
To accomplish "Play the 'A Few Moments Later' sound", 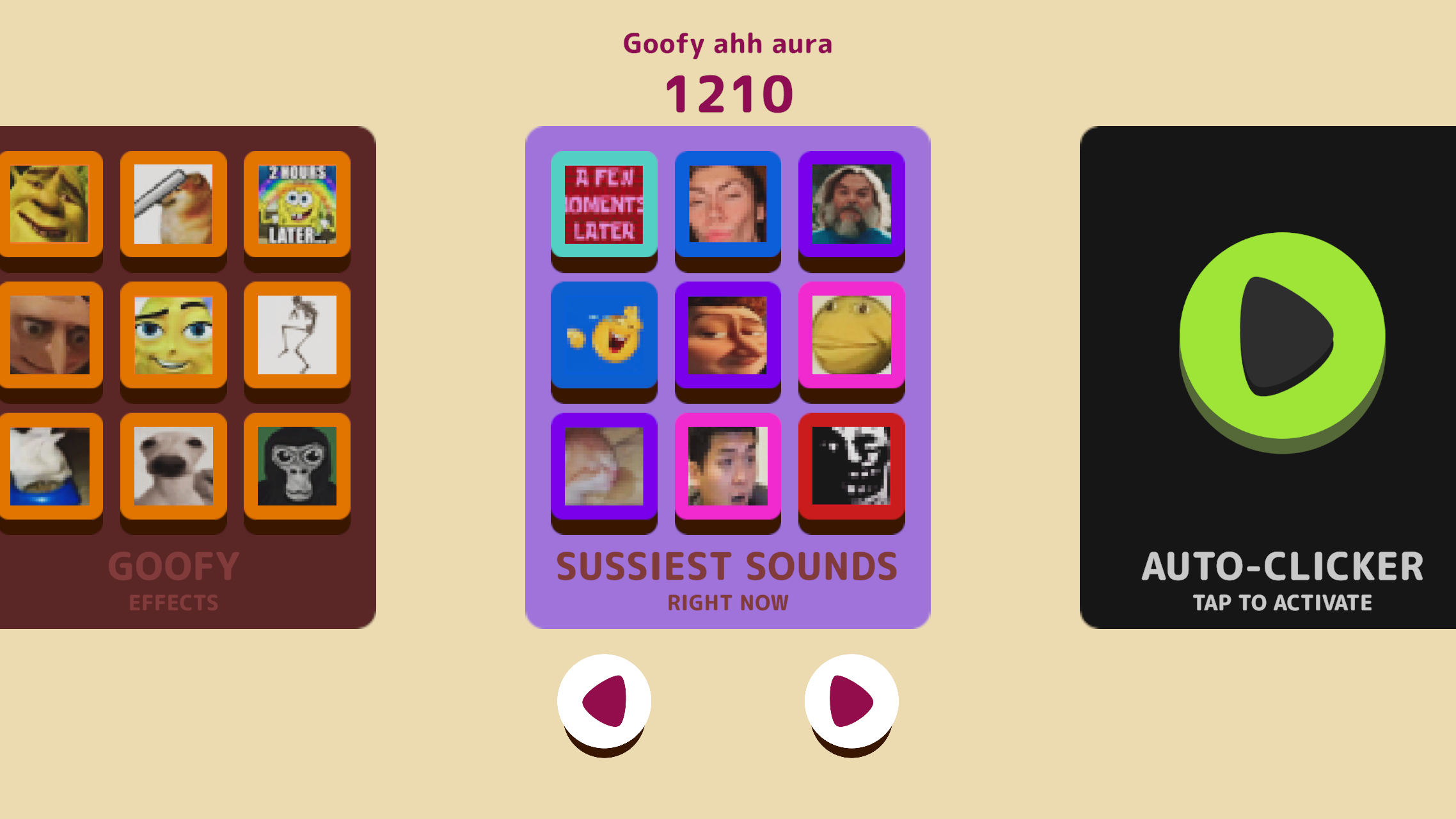I will pos(604,203).
